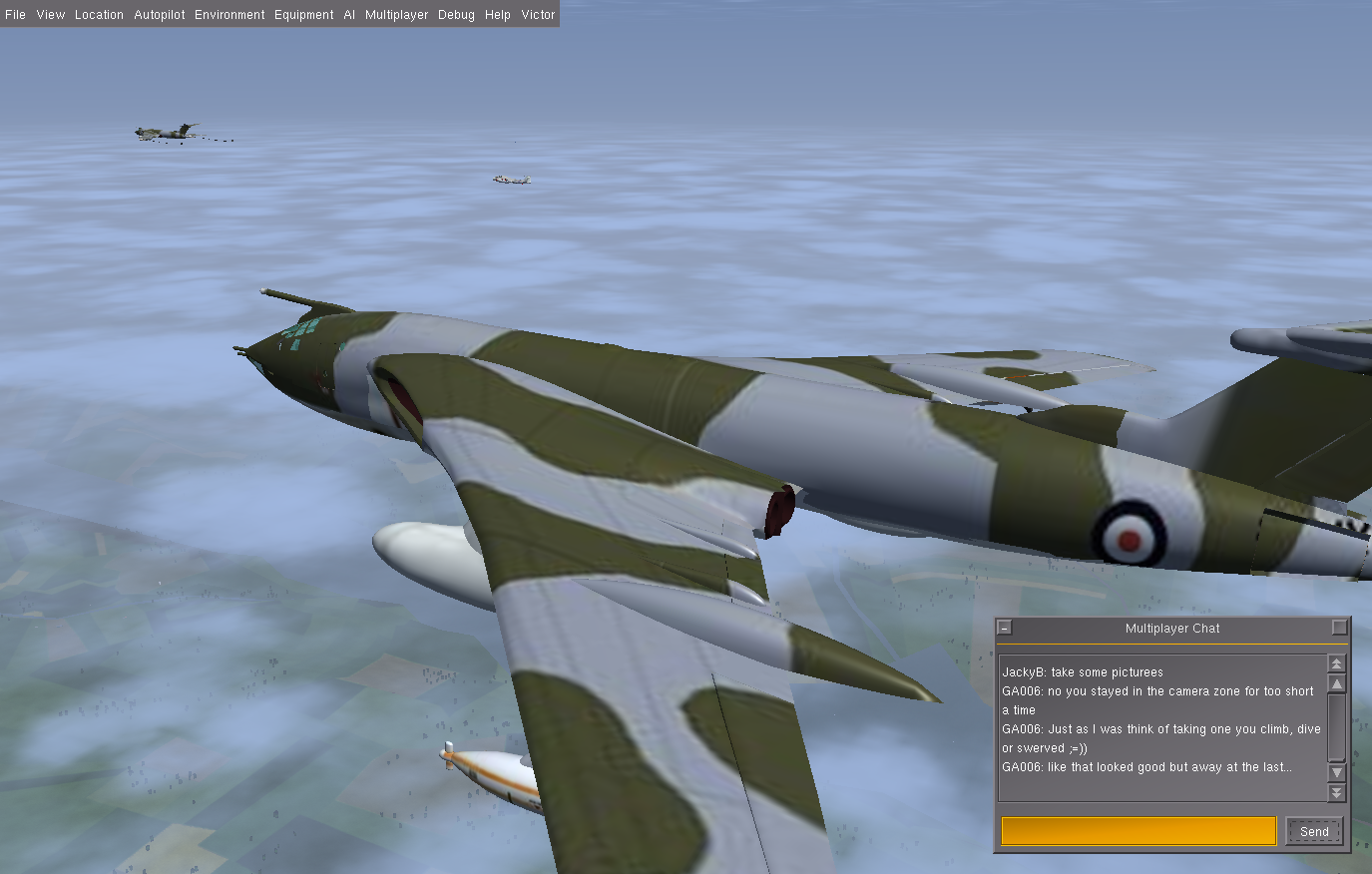
Task: Collapse the Multiplayer Chat dialog with minus button
Action: pyautogui.click(x=1005, y=628)
